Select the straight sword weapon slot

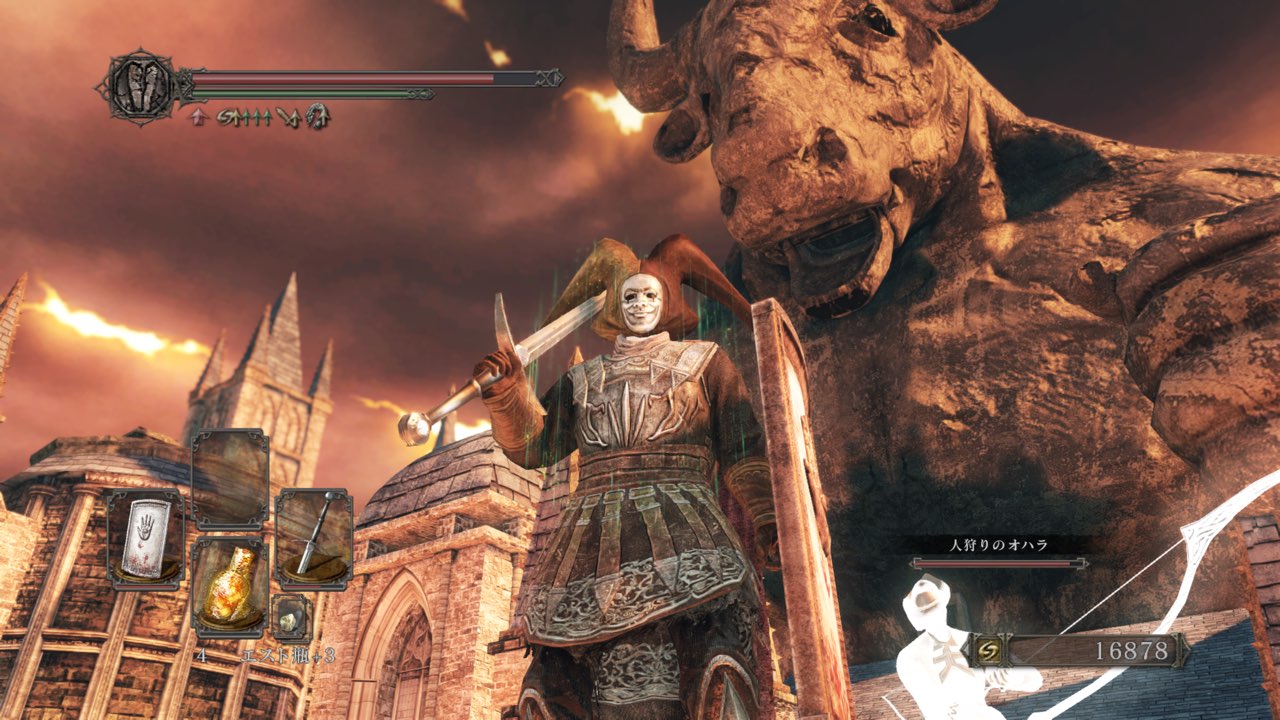coord(313,538)
